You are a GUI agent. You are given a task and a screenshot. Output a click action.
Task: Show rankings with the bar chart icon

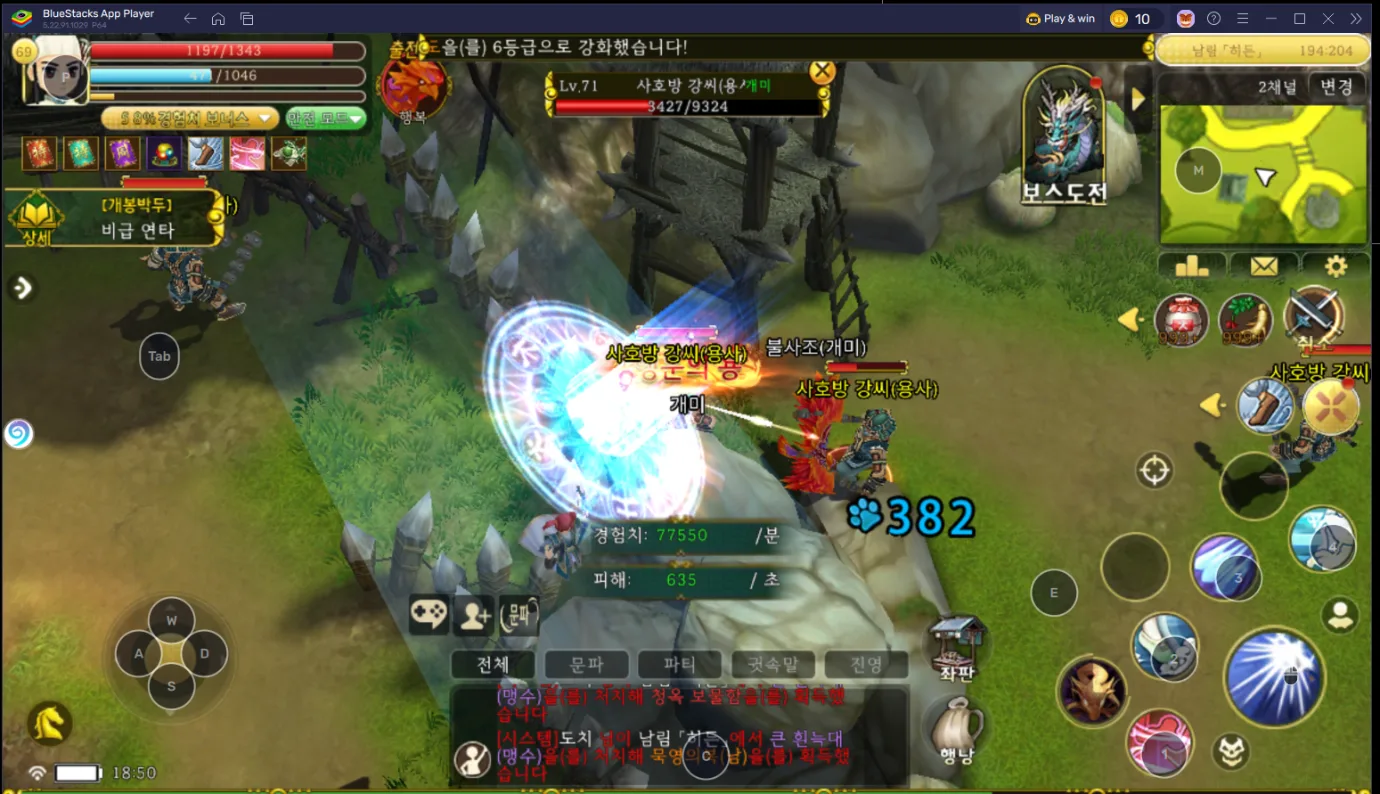click(x=1192, y=266)
